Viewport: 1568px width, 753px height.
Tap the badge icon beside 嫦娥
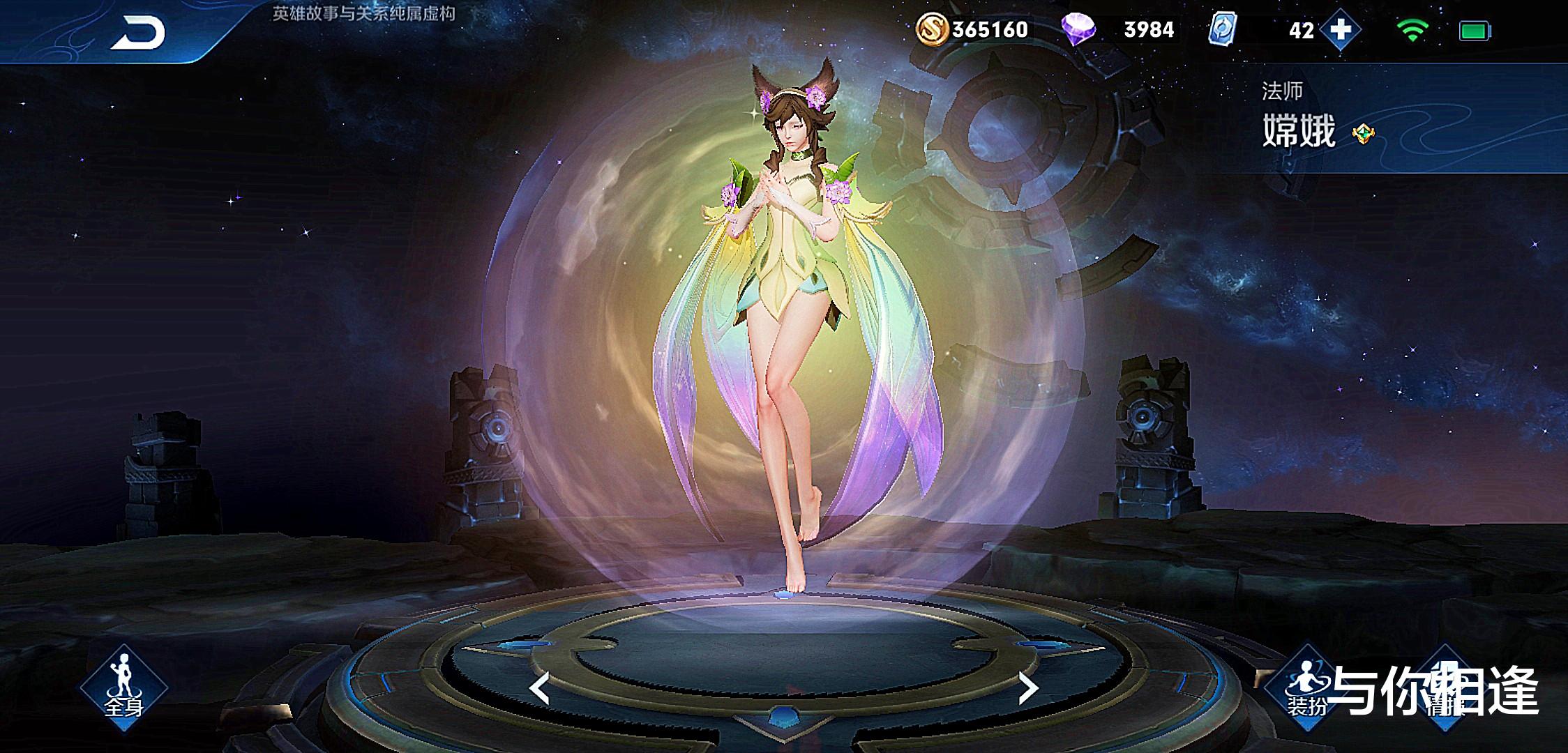pyautogui.click(x=1362, y=133)
